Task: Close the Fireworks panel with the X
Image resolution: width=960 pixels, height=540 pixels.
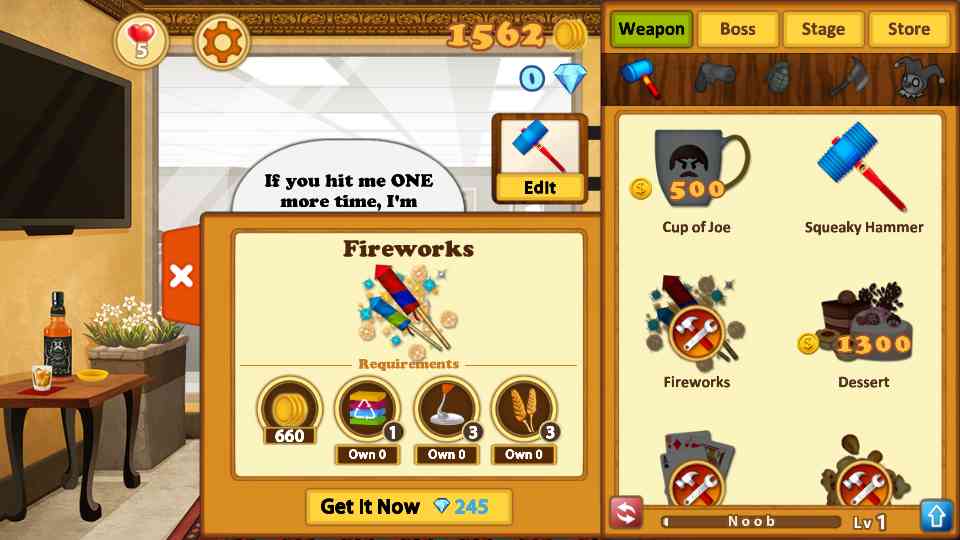Action: 181,276
